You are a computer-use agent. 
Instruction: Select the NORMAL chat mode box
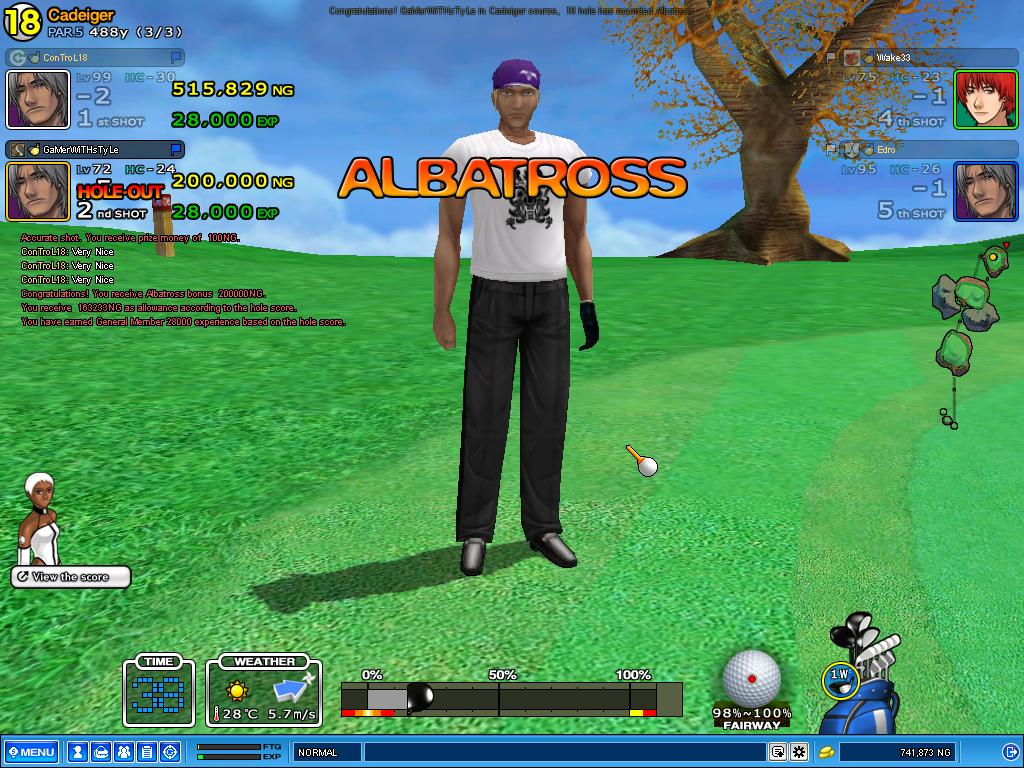[326, 752]
